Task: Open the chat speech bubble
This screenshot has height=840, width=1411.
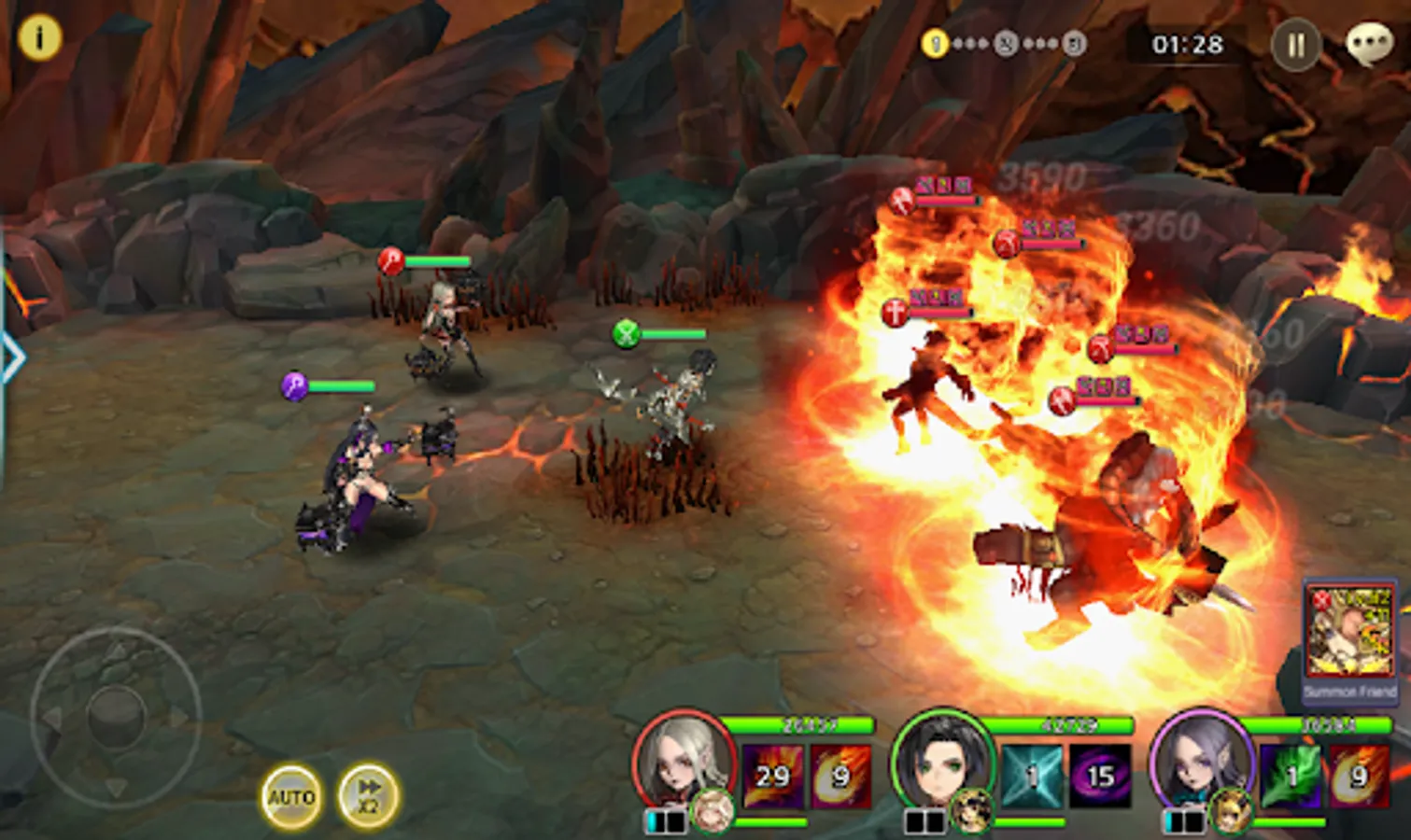Action: [1369, 44]
